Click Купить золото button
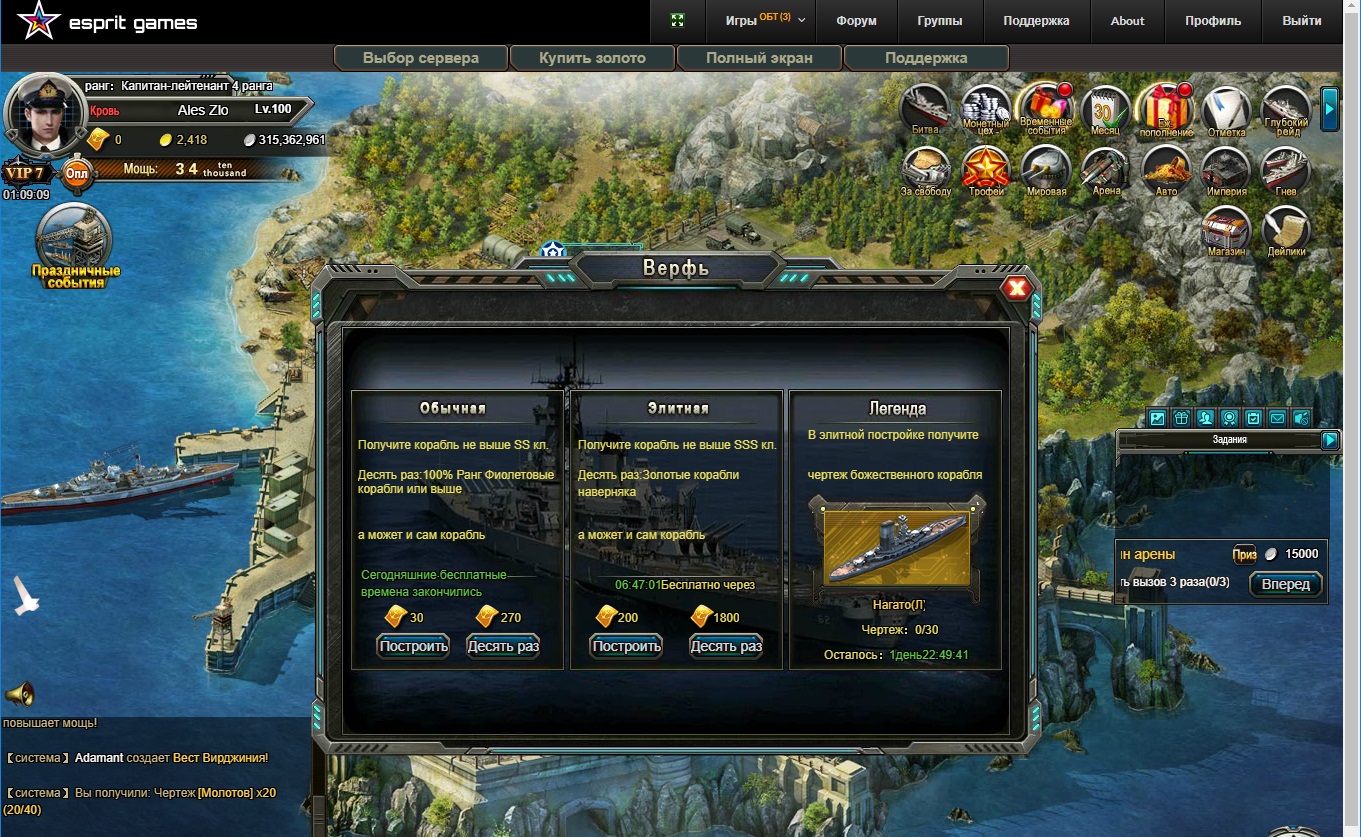Image resolution: width=1361 pixels, height=837 pixels. pos(592,58)
